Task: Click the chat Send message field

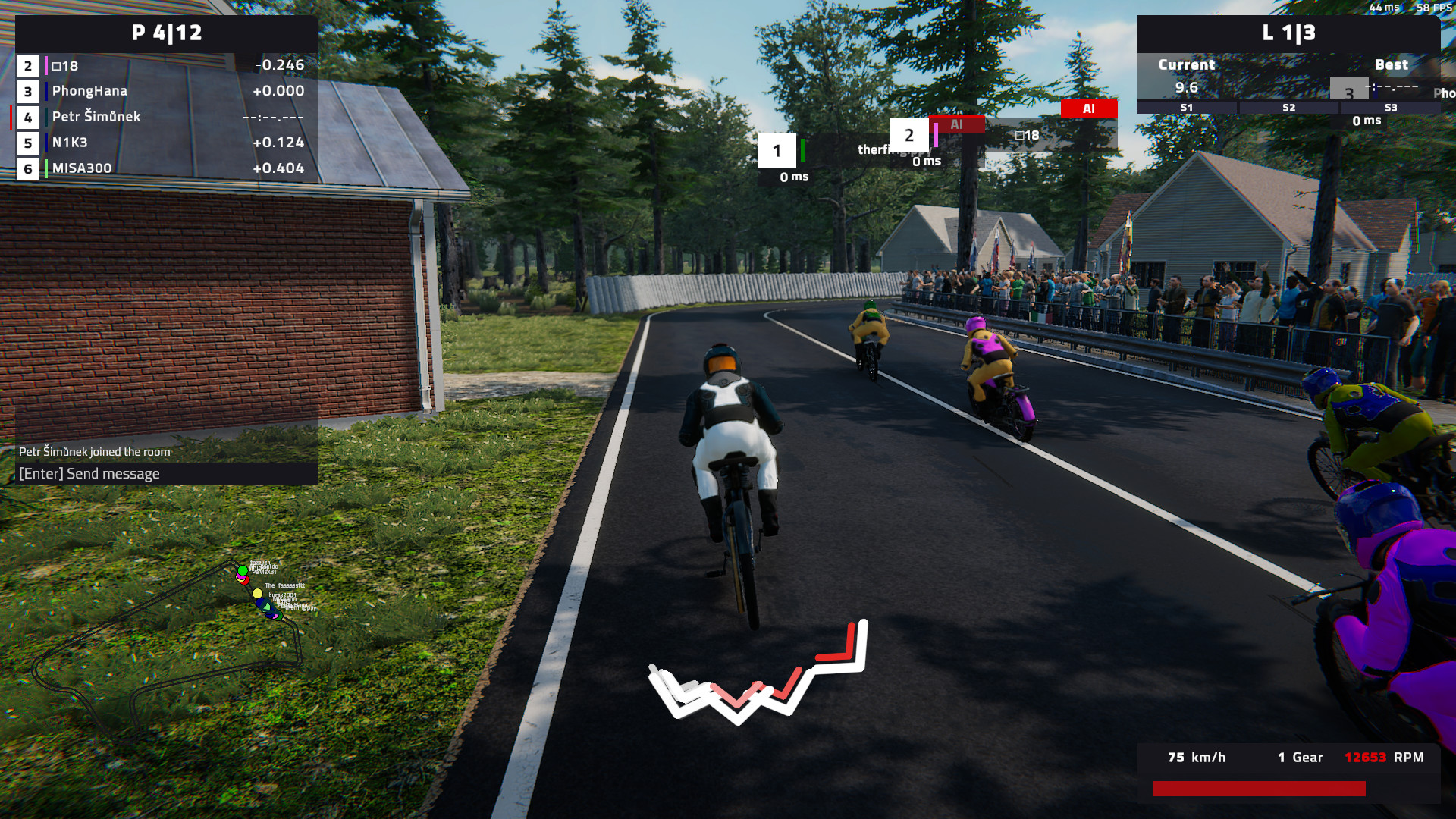Action: (x=166, y=474)
